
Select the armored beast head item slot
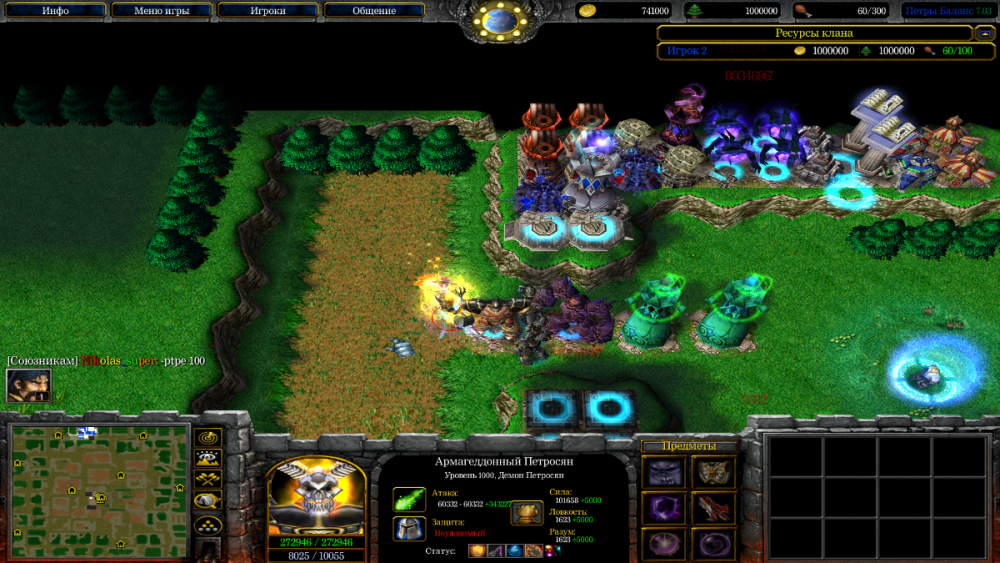(x=713, y=472)
